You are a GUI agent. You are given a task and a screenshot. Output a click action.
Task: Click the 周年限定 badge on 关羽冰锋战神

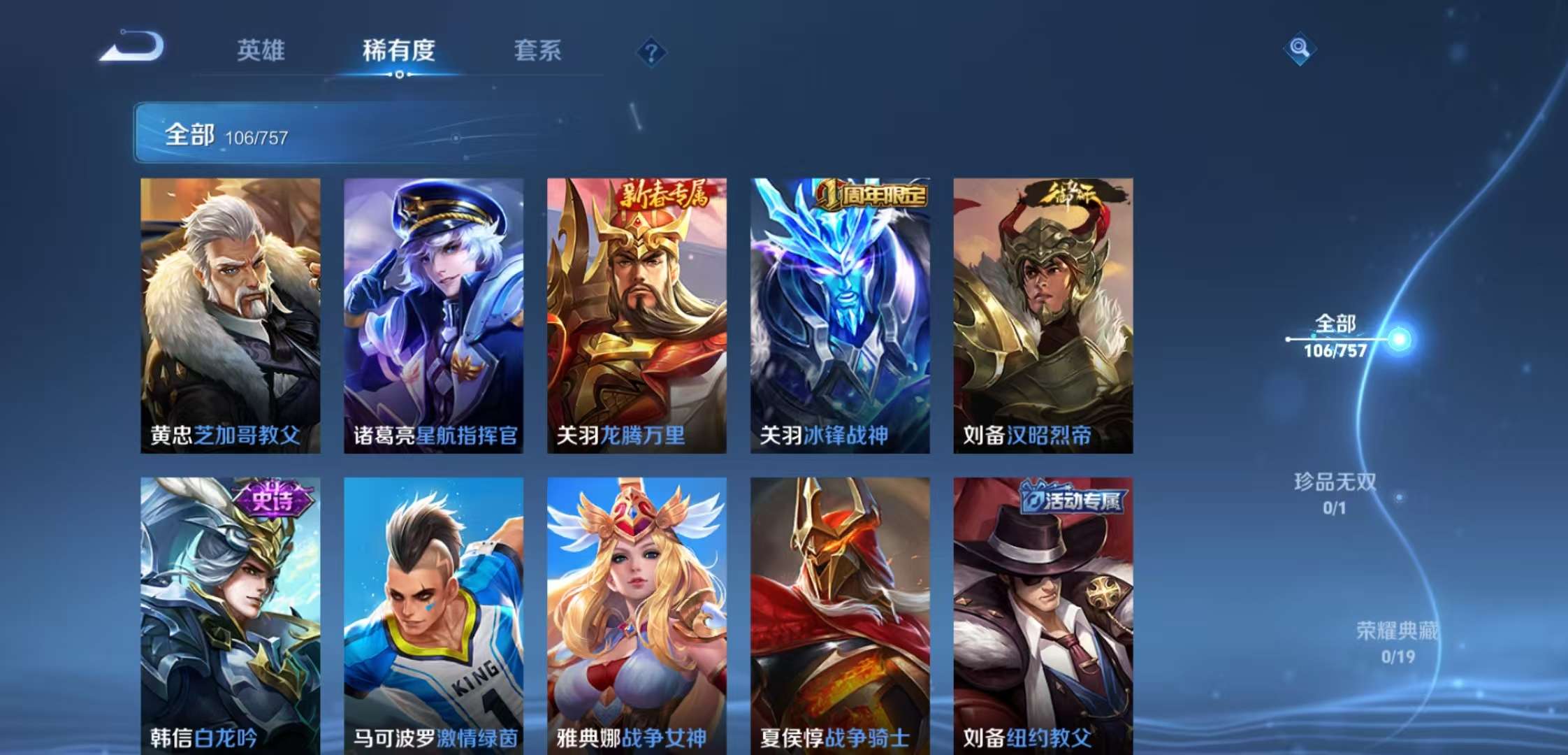[872, 199]
